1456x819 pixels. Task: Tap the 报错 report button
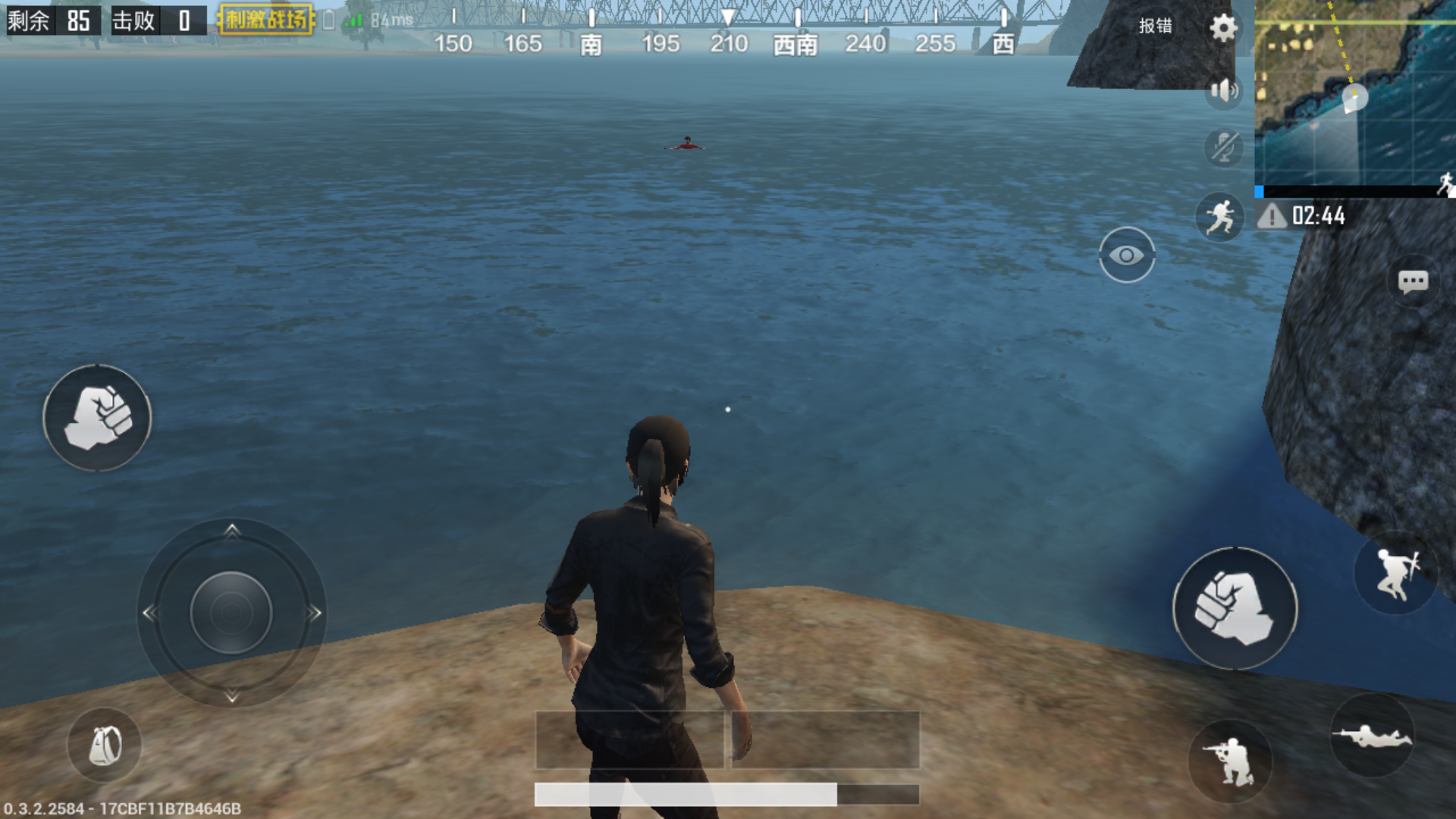tap(1155, 26)
